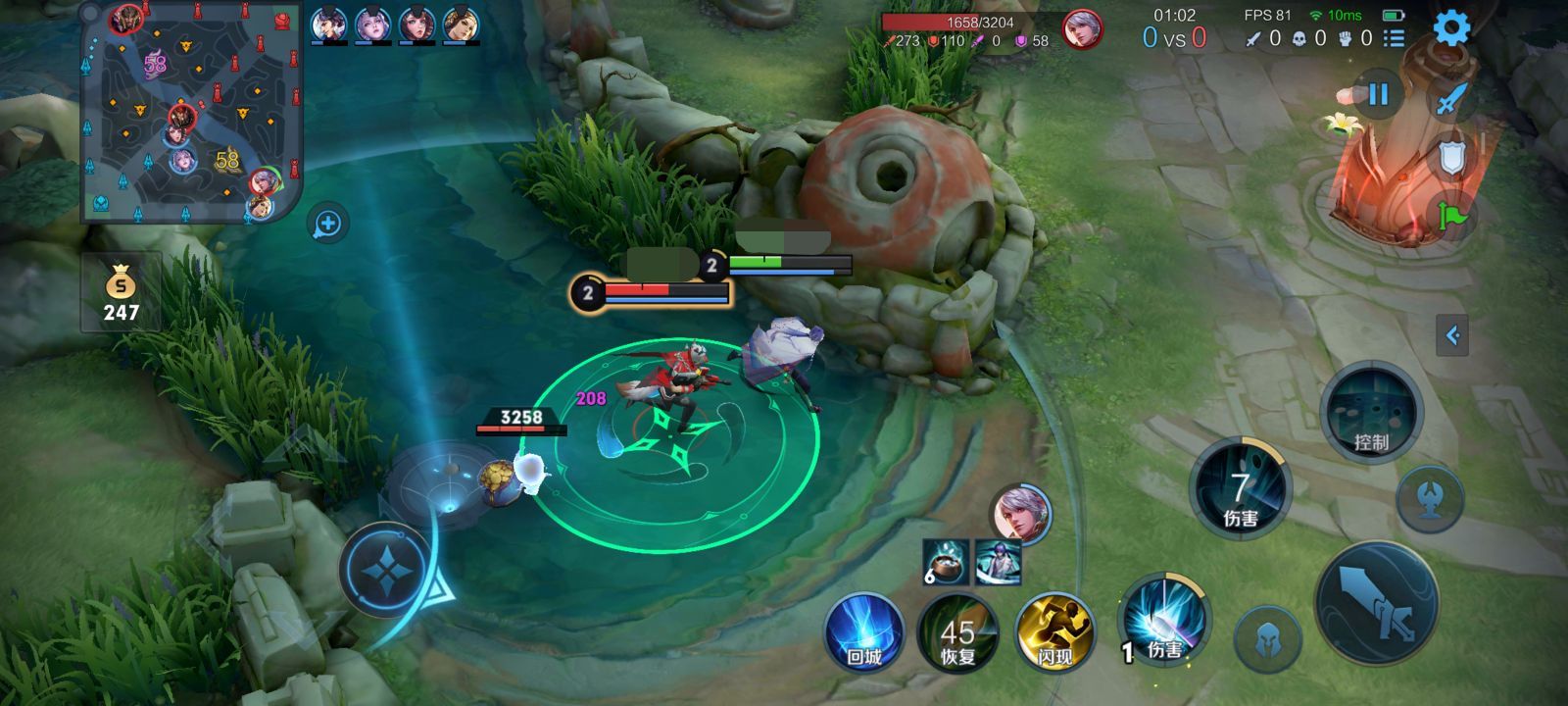This screenshot has width=1568, height=706.
Task: Collapse the side panel with arrow button
Action: 1452,335
